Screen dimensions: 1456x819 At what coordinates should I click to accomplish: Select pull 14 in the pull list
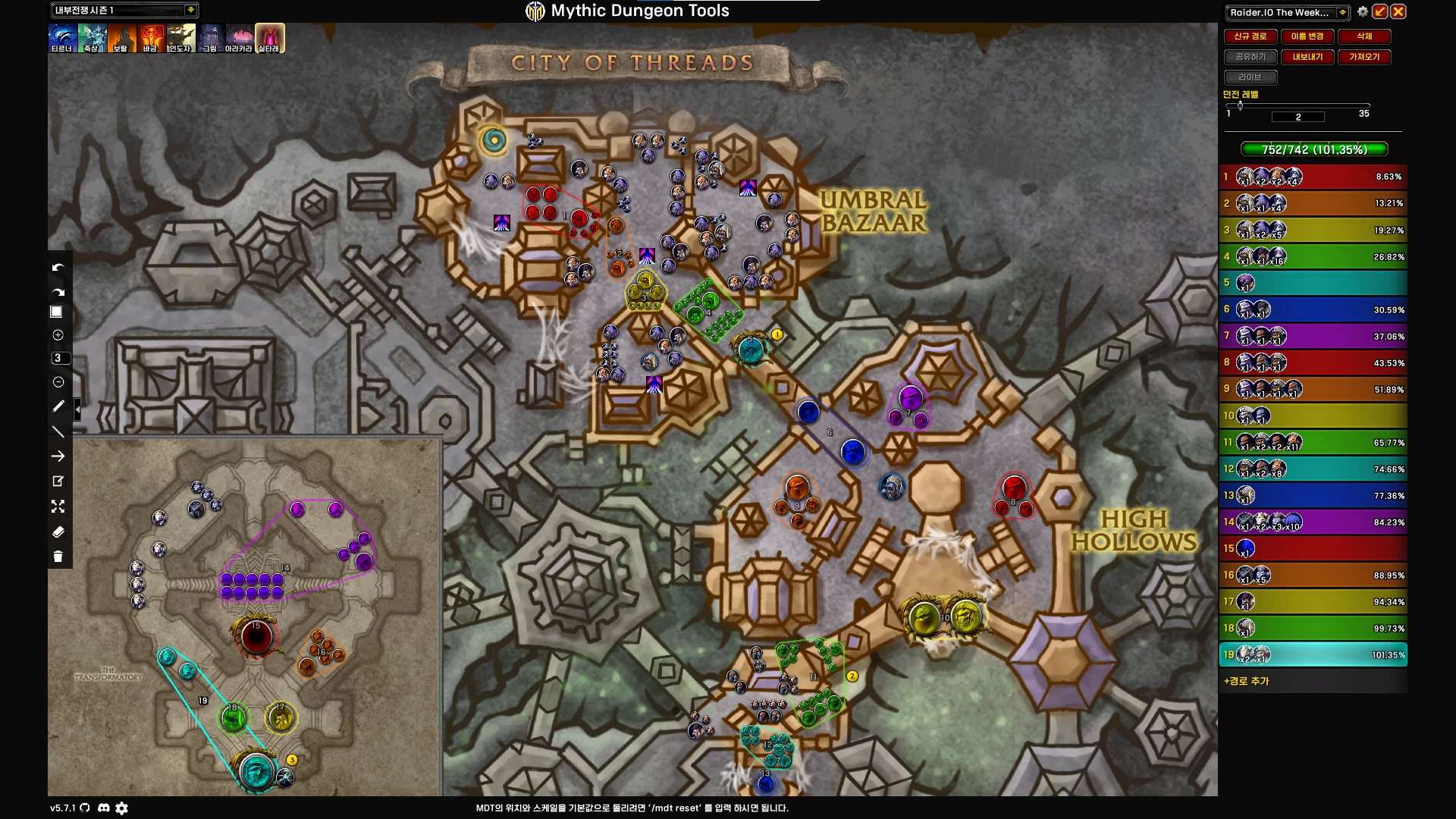pyautogui.click(x=1313, y=522)
